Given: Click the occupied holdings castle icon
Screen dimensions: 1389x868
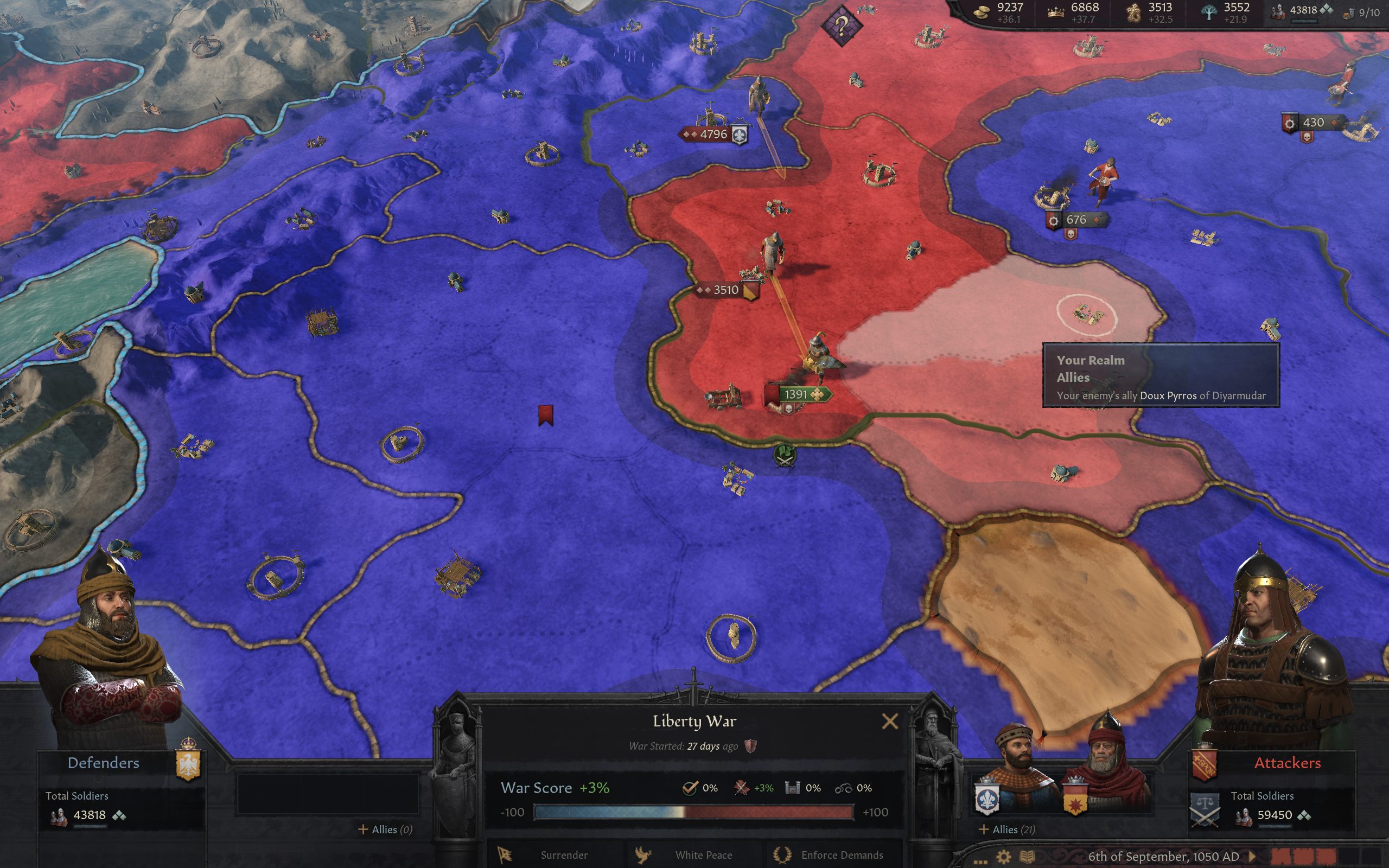Looking at the screenshot, I should 793,789.
